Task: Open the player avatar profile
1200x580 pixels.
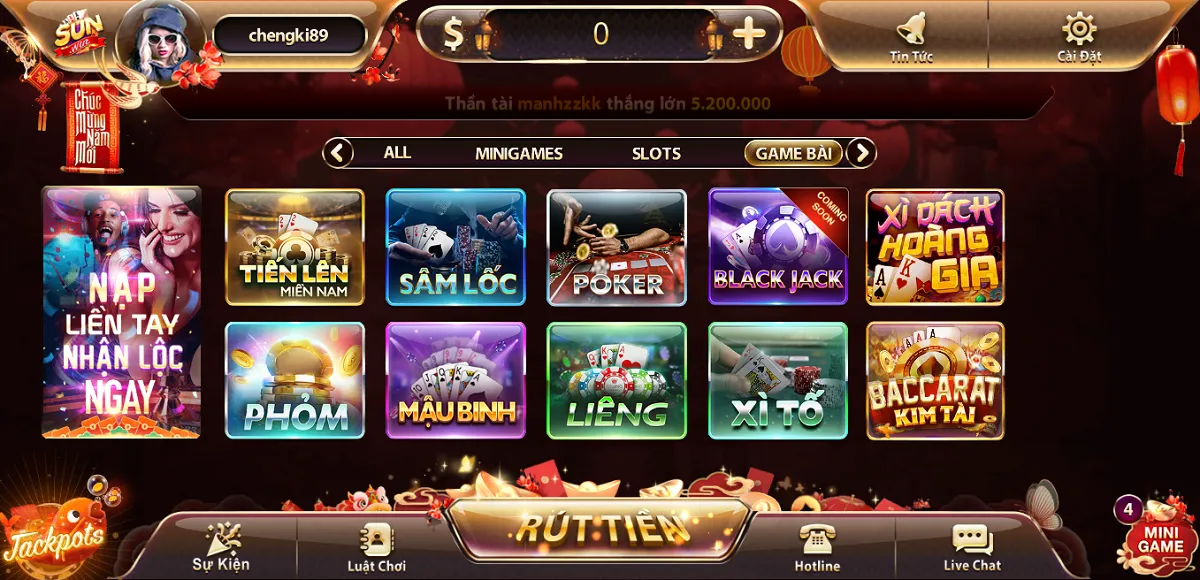Action: click(x=160, y=40)
